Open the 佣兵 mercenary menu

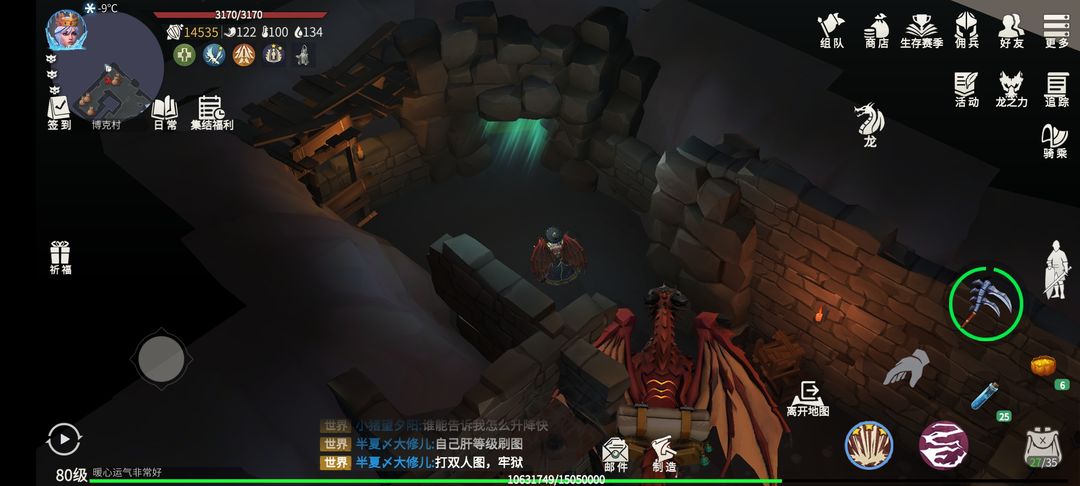tap(966, 31)
